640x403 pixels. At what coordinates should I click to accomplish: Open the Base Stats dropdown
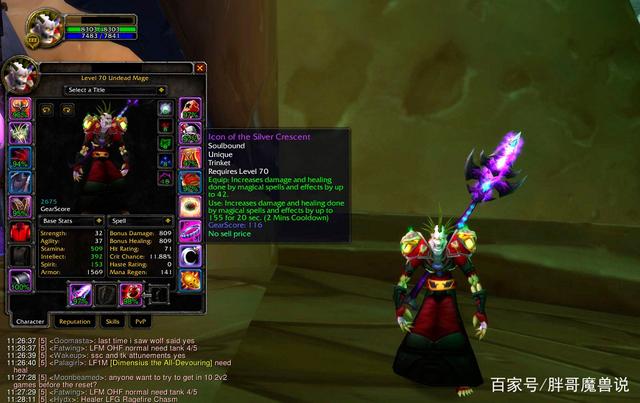point(71,220)
